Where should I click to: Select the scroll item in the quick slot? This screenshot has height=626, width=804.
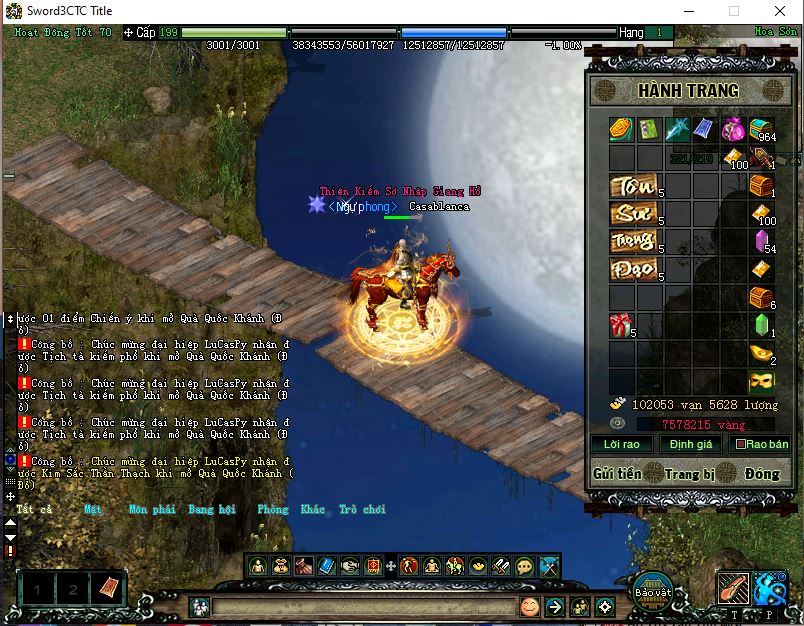108,589
